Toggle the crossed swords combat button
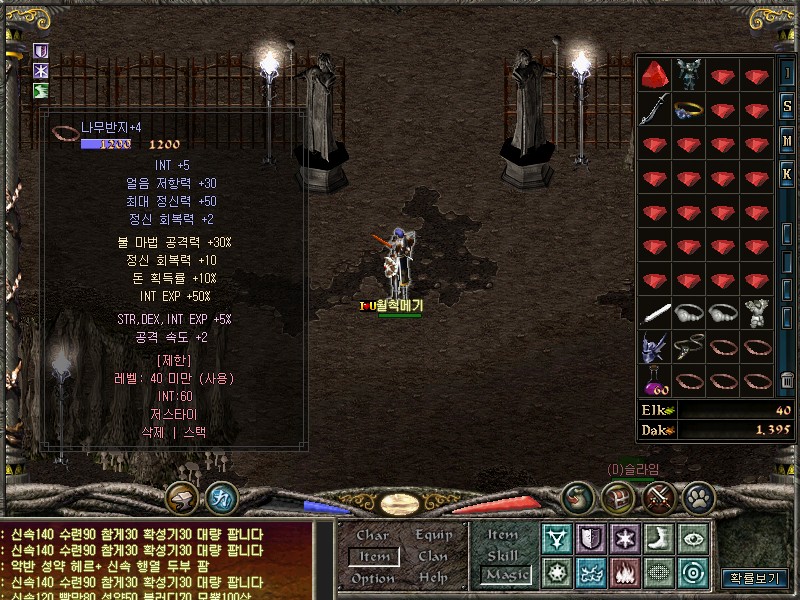The image size is (800, 600). 659,497
